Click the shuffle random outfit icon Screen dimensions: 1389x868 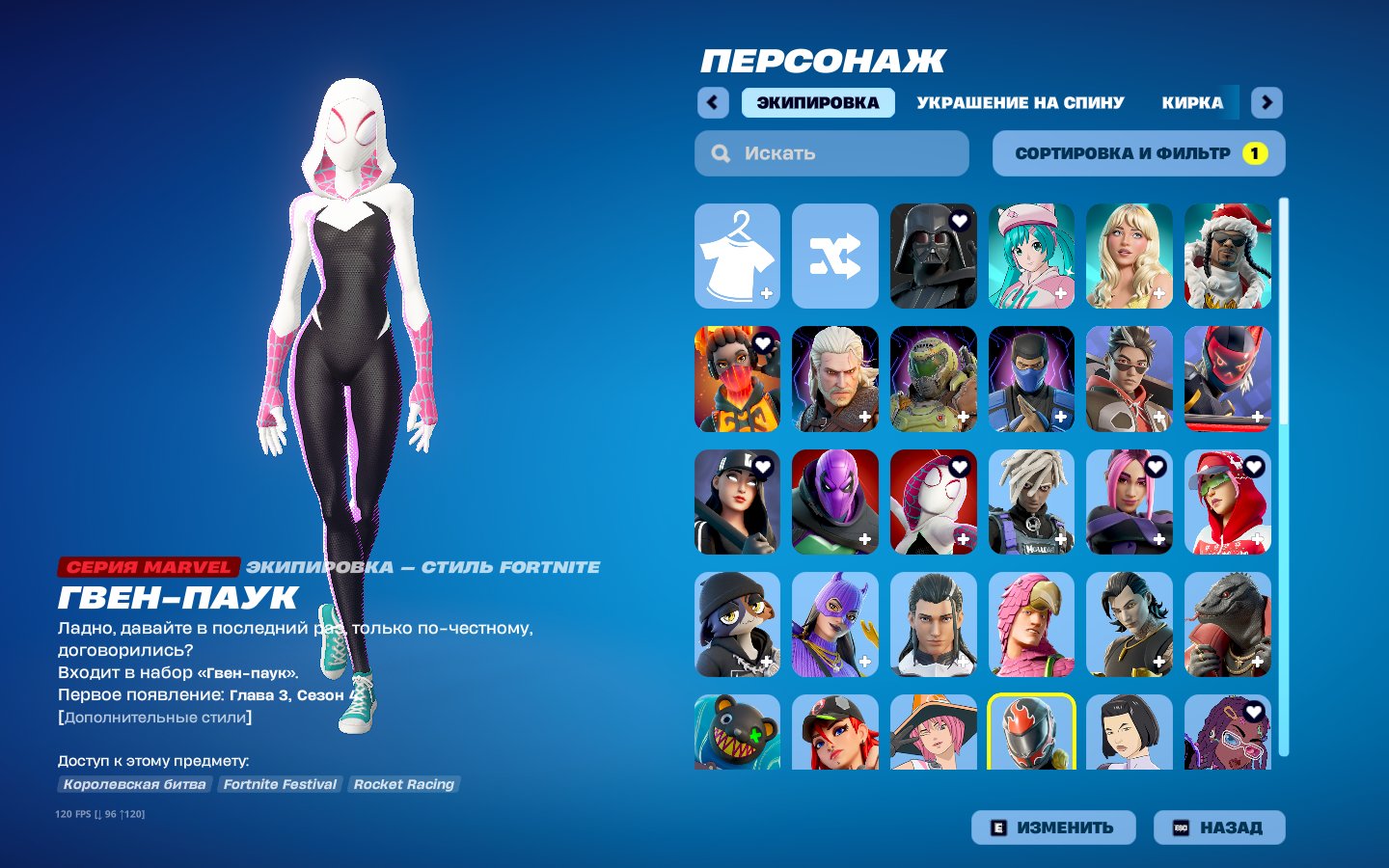[834, 256]
